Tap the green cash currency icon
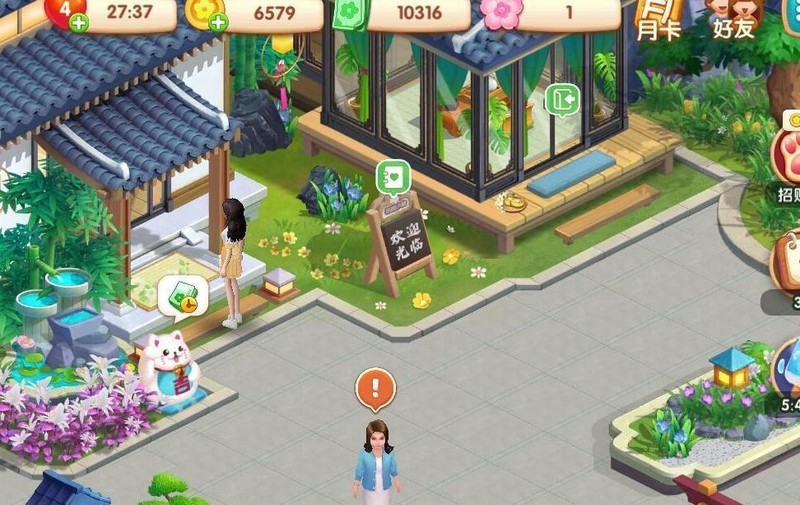 350,13
